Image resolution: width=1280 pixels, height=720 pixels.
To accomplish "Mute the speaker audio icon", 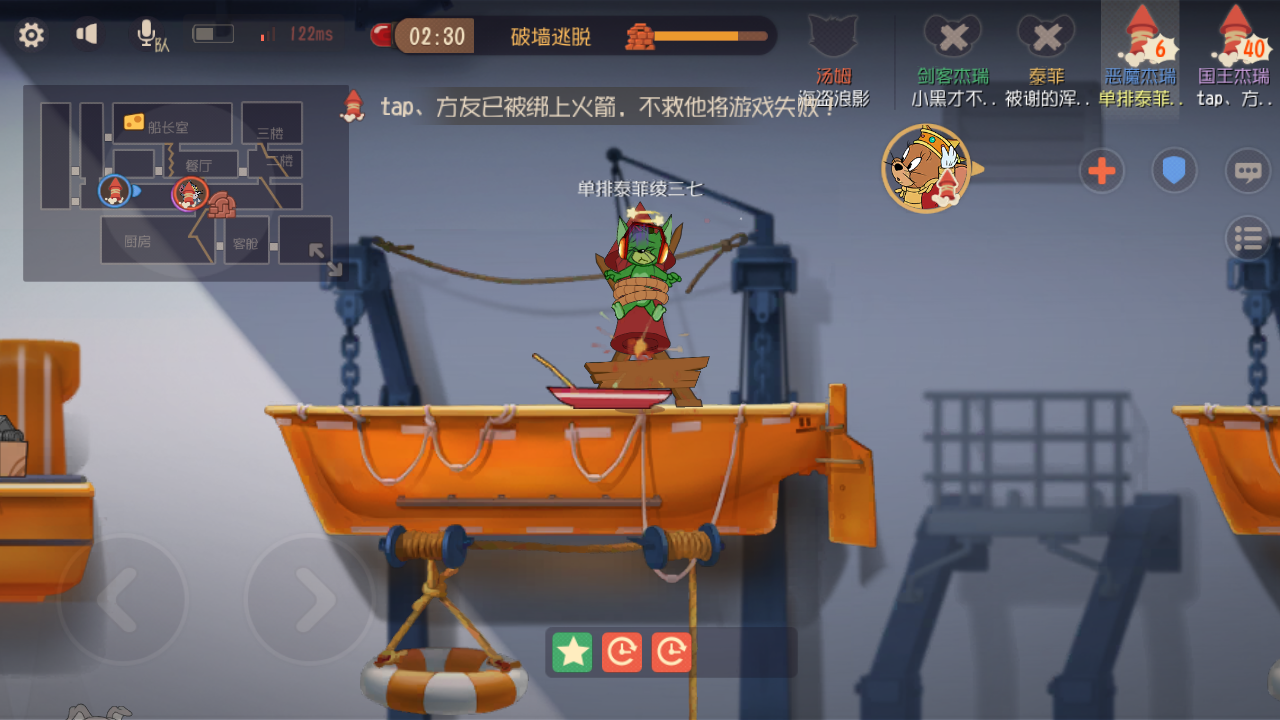I will (x=86, y=33).
